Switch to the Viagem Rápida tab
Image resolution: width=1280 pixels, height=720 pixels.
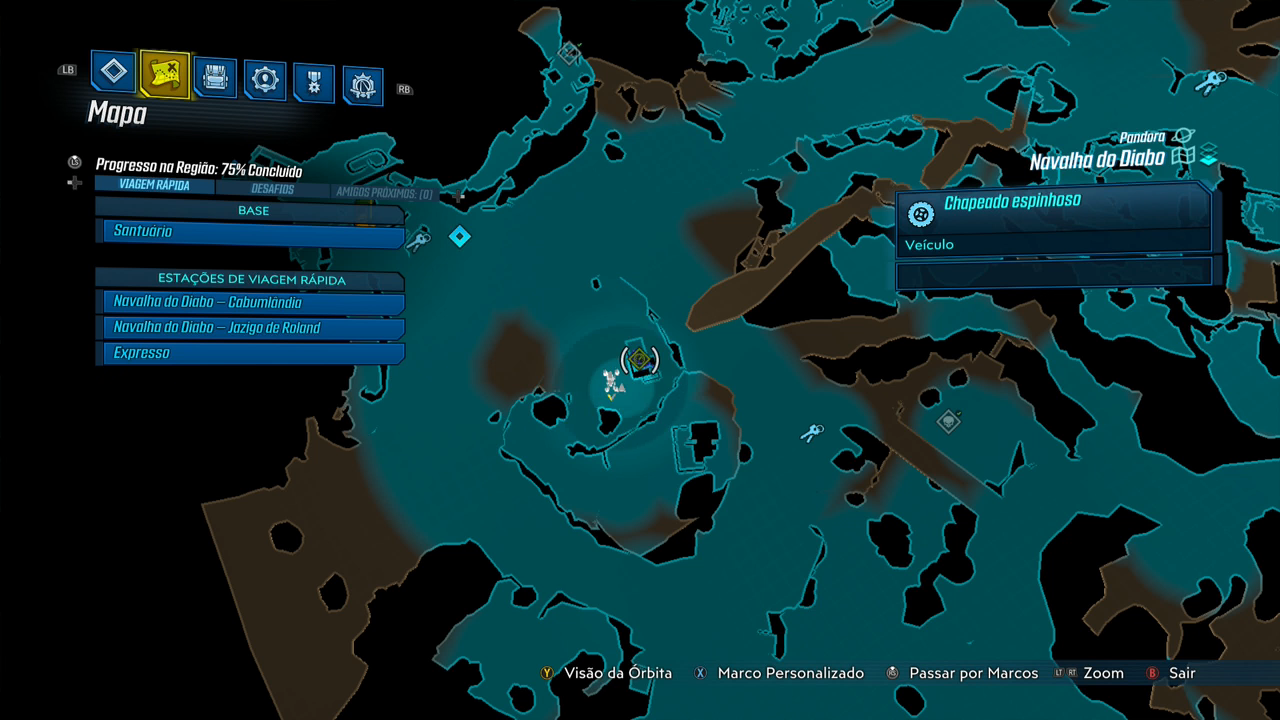click(153, 185)
